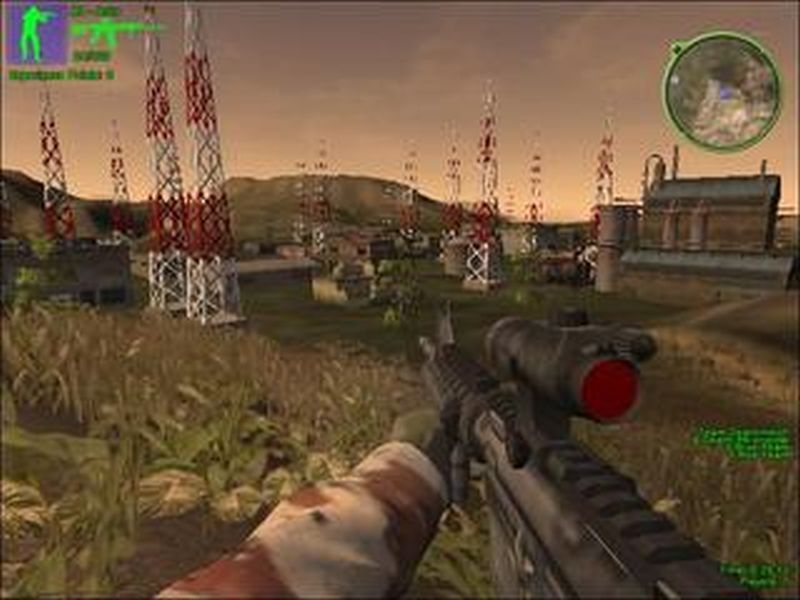Screen dimensions: 800x600
Task: Select the green soldier stance icon
Action: (38, 33)
